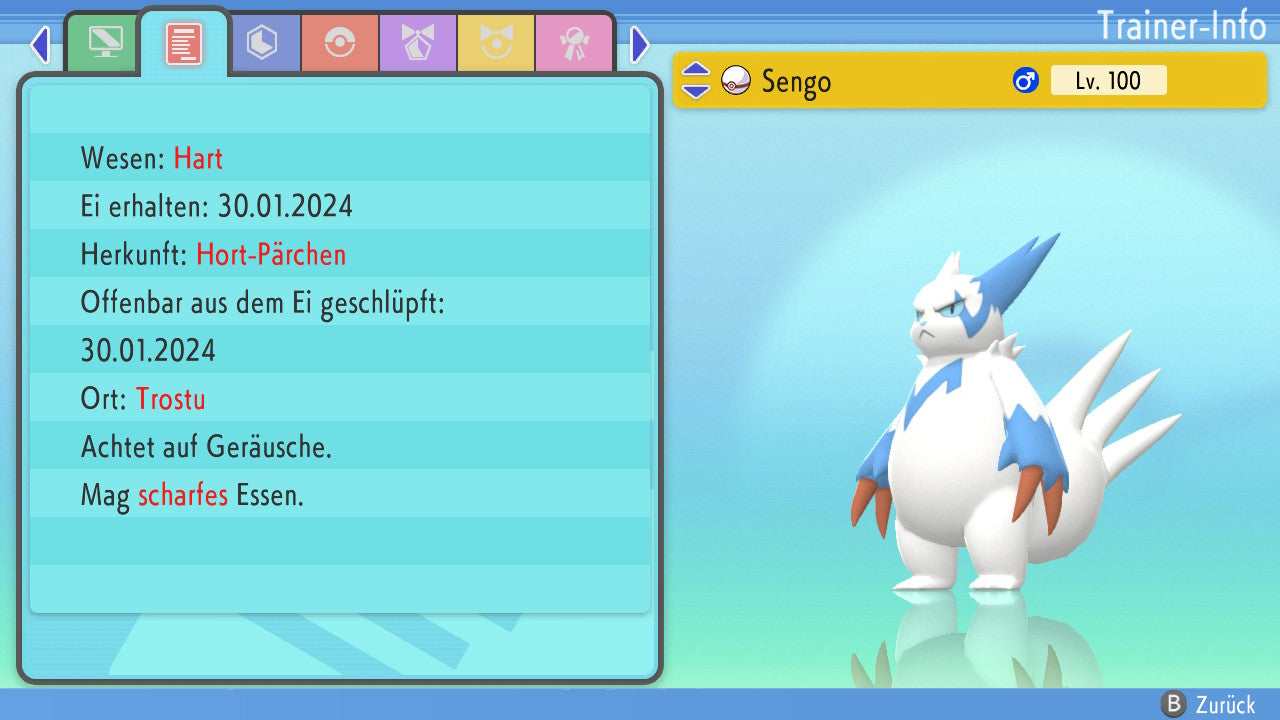The image size is (1280, 720).
Task: Open the purple ribbon tab
Action: tap(418, 44)
